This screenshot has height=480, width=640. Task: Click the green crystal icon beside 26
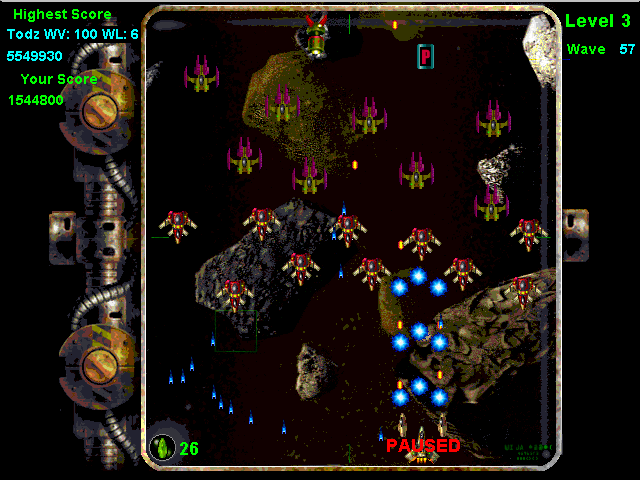[162, 446]
